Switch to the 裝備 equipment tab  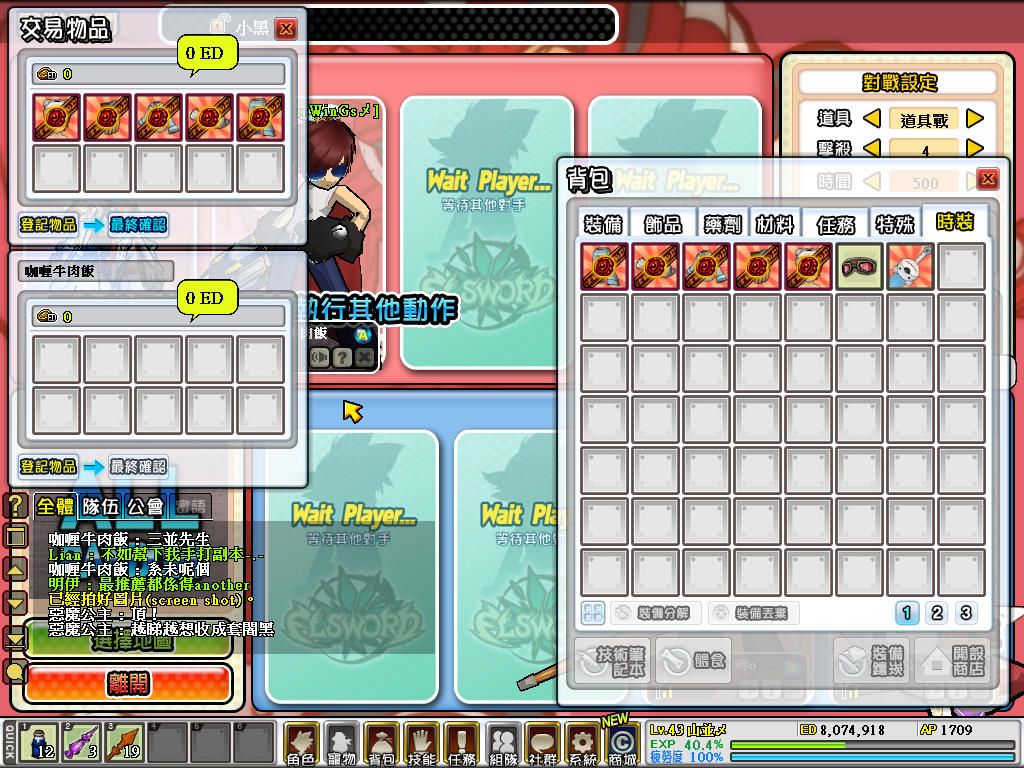point(605,224)
